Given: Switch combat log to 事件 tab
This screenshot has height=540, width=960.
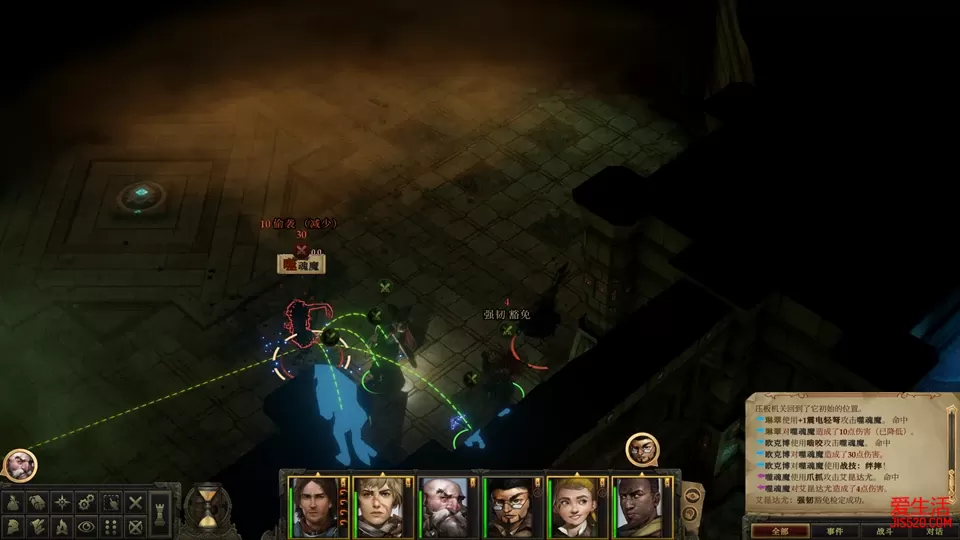Looking at the screenshot, I should pos(834,531).
